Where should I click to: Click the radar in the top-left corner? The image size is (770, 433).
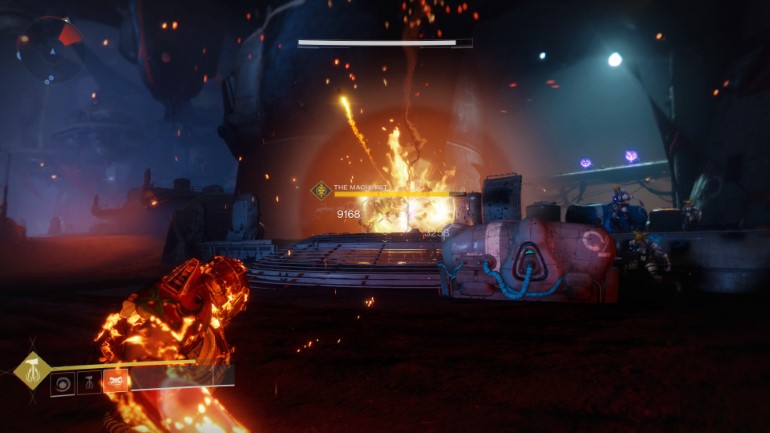click(49, 47)
